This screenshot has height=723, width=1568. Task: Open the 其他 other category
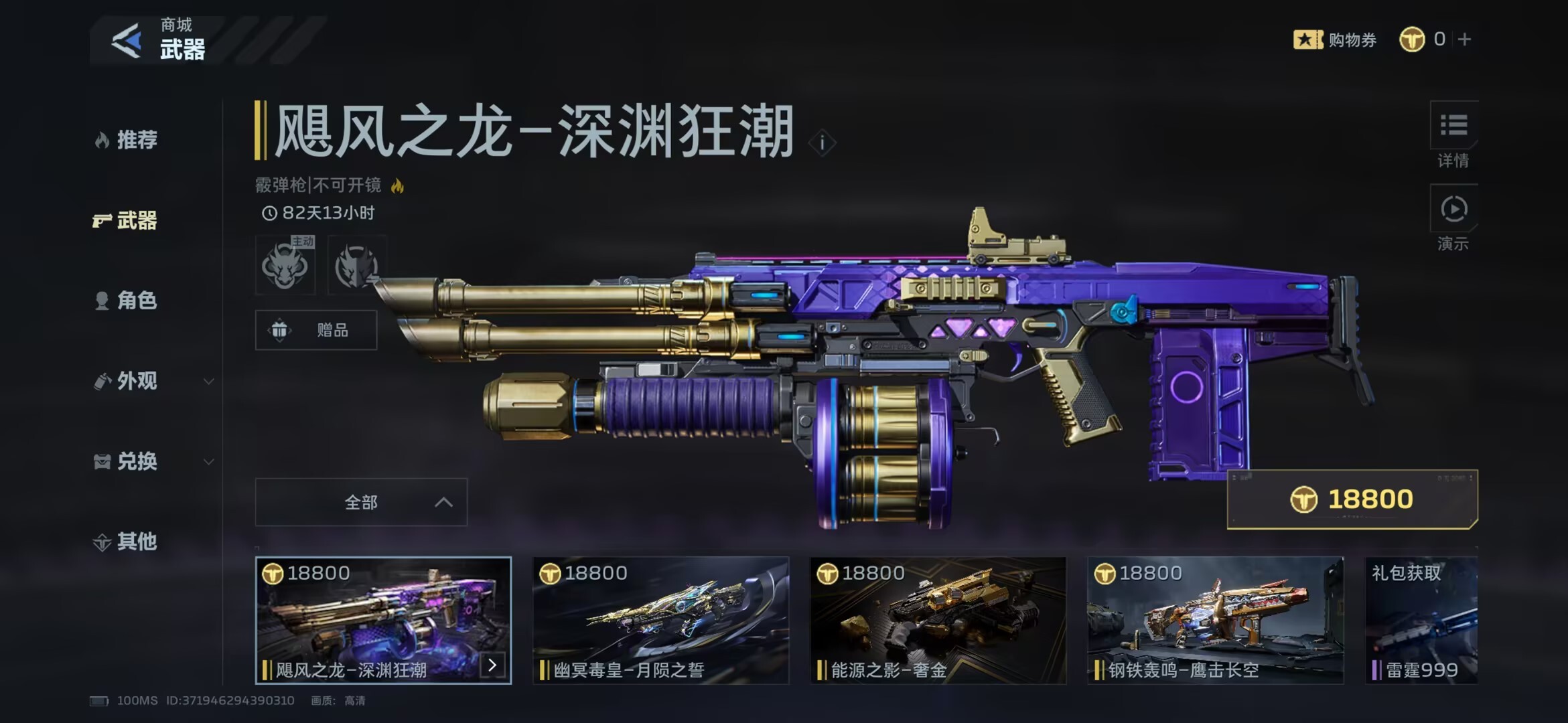coord(127,542)
